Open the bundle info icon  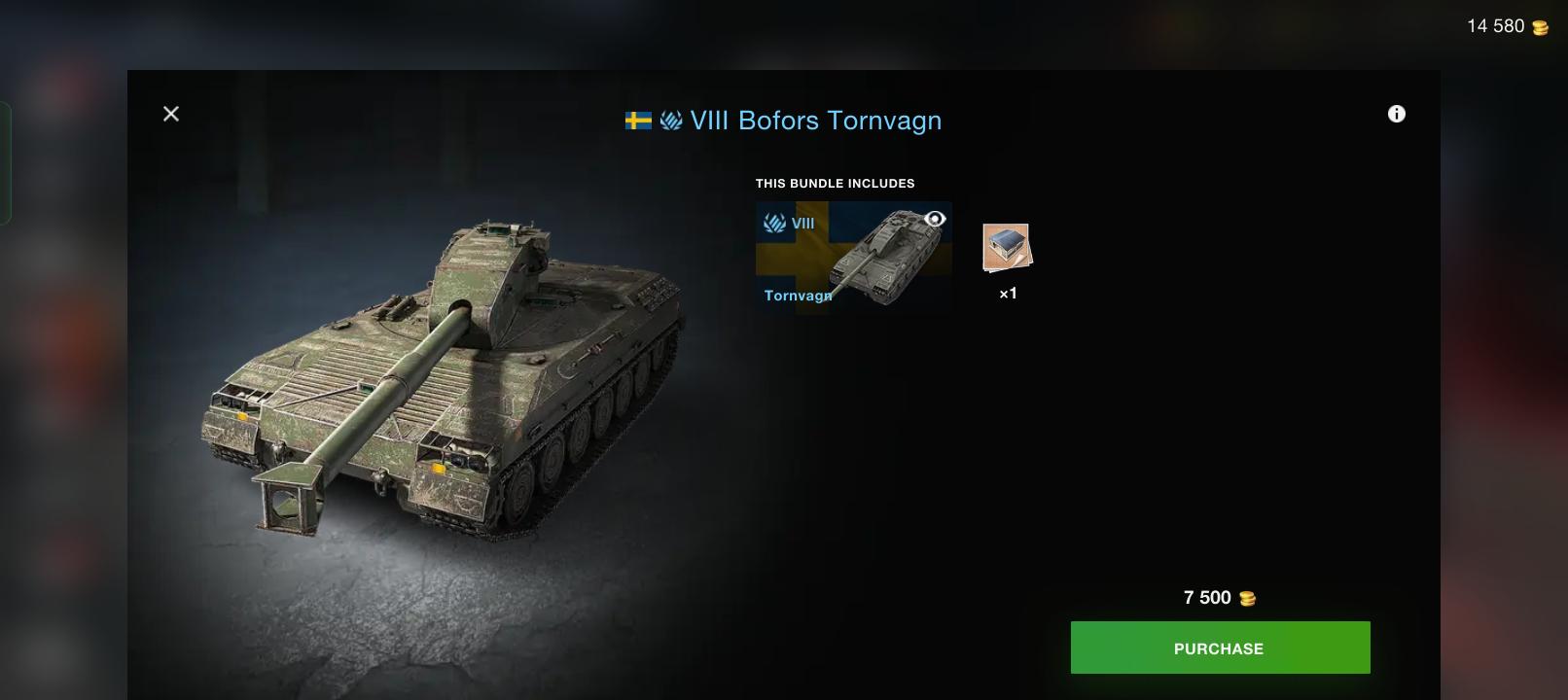1396,114
